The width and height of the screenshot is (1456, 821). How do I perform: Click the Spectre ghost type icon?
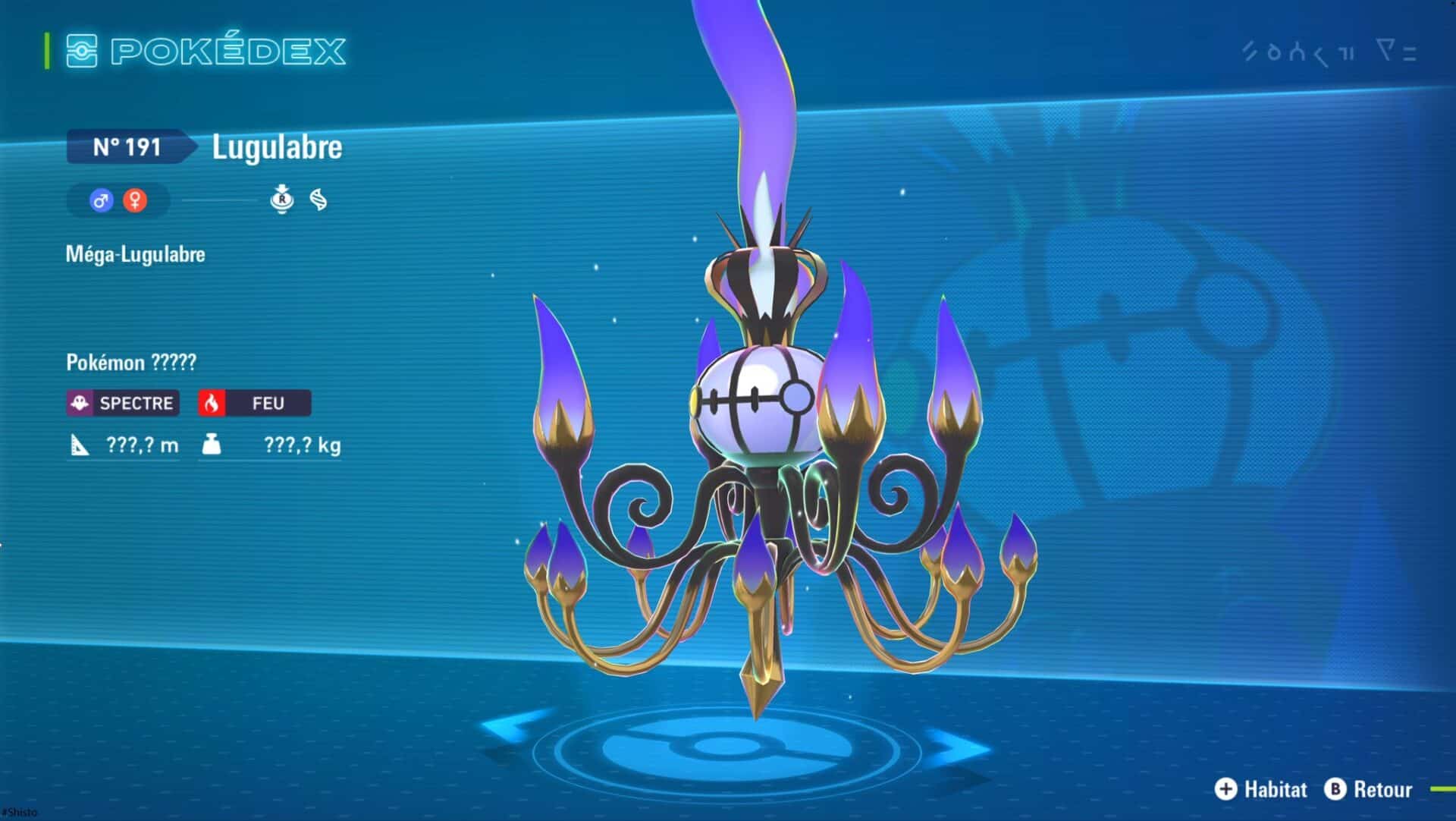coord(81,404)
